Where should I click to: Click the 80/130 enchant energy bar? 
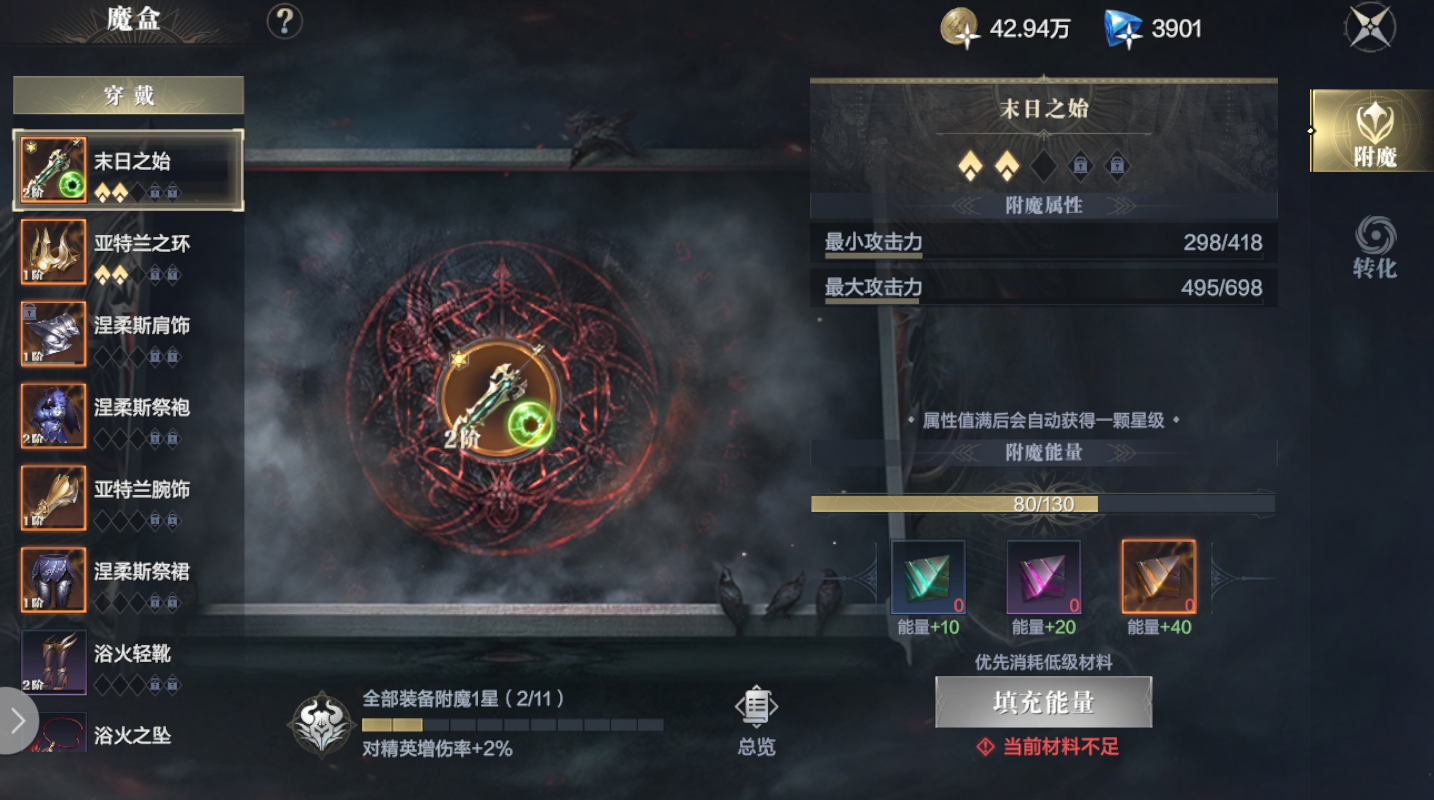(1043, 505)
